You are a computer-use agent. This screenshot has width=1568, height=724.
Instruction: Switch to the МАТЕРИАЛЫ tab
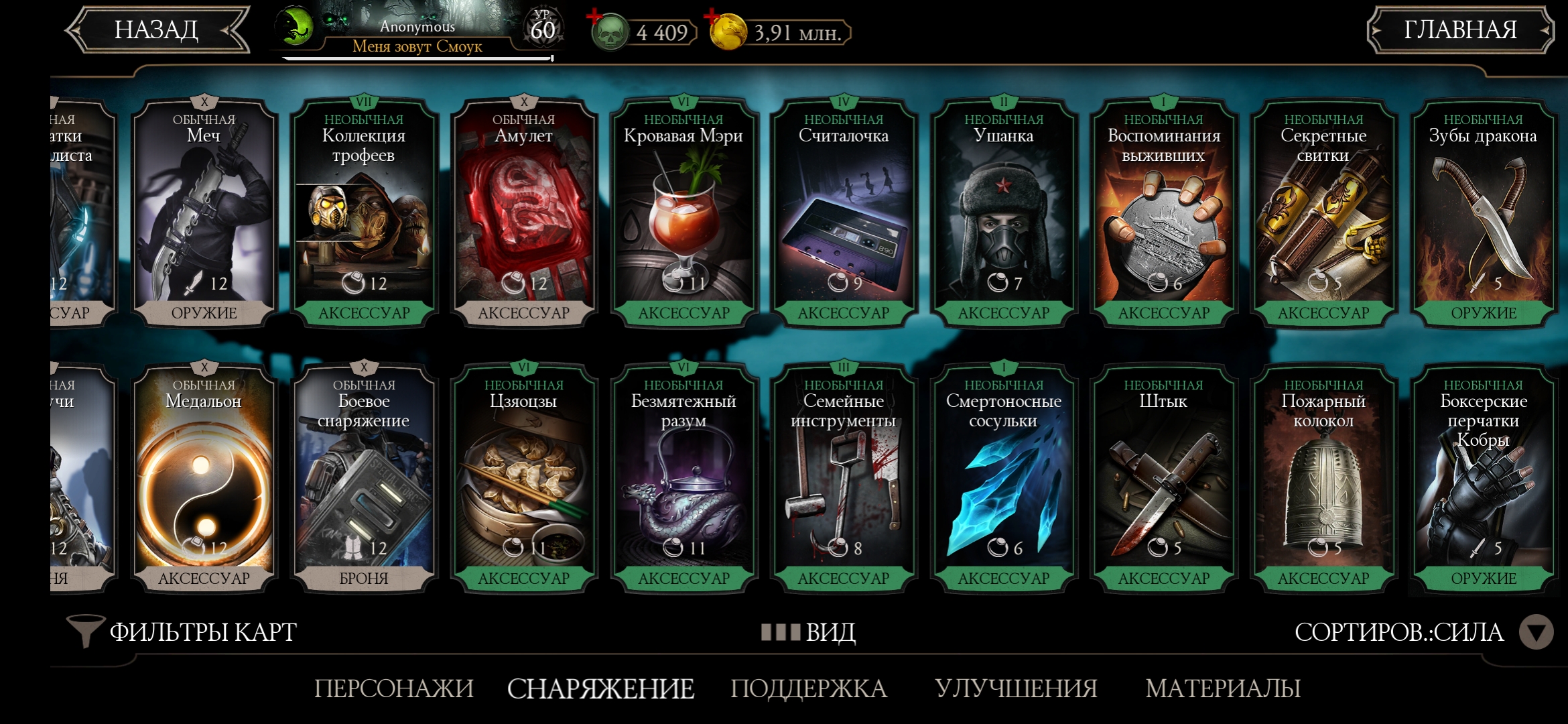coord(1223,688)
